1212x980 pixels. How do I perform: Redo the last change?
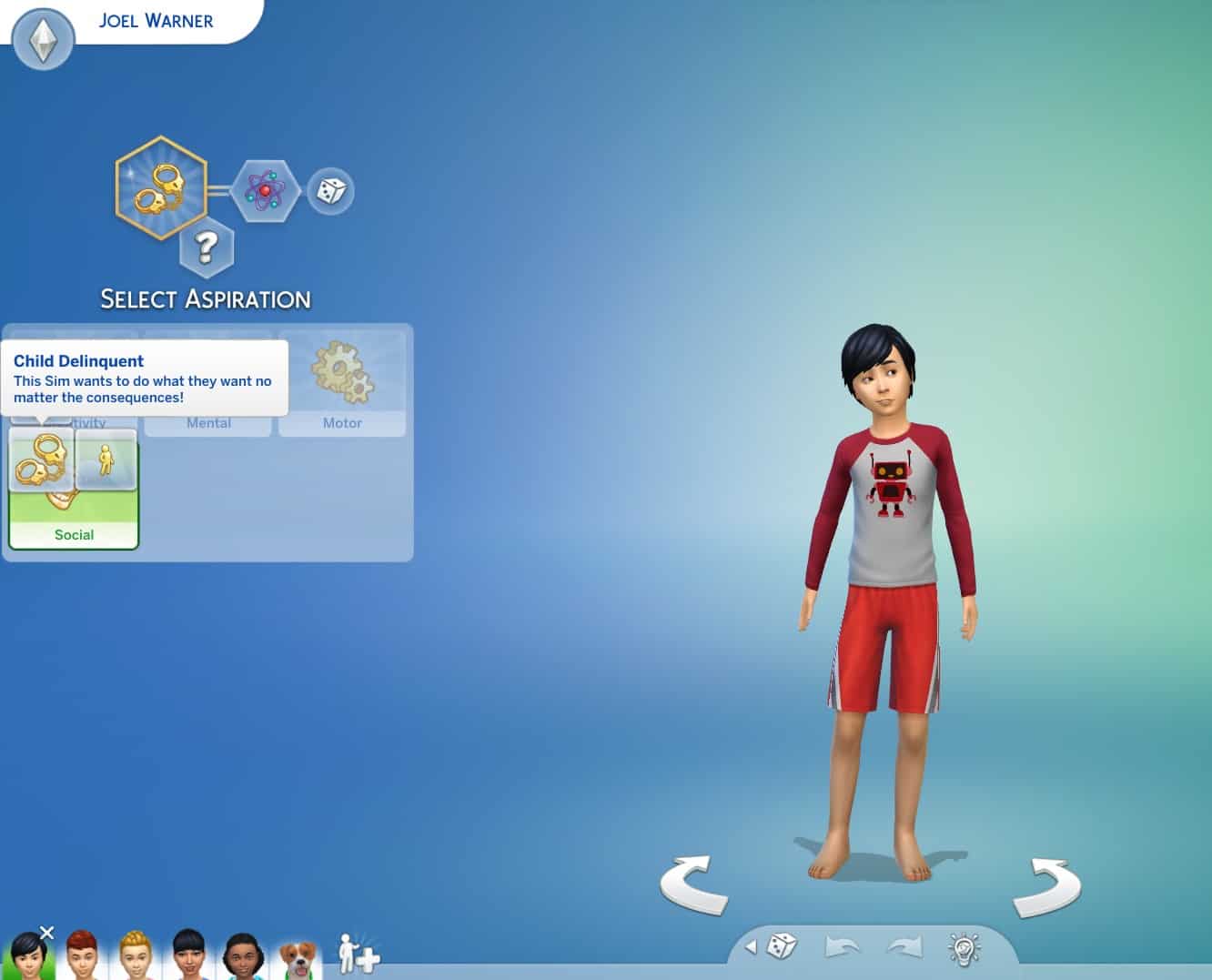coord(904,948)
